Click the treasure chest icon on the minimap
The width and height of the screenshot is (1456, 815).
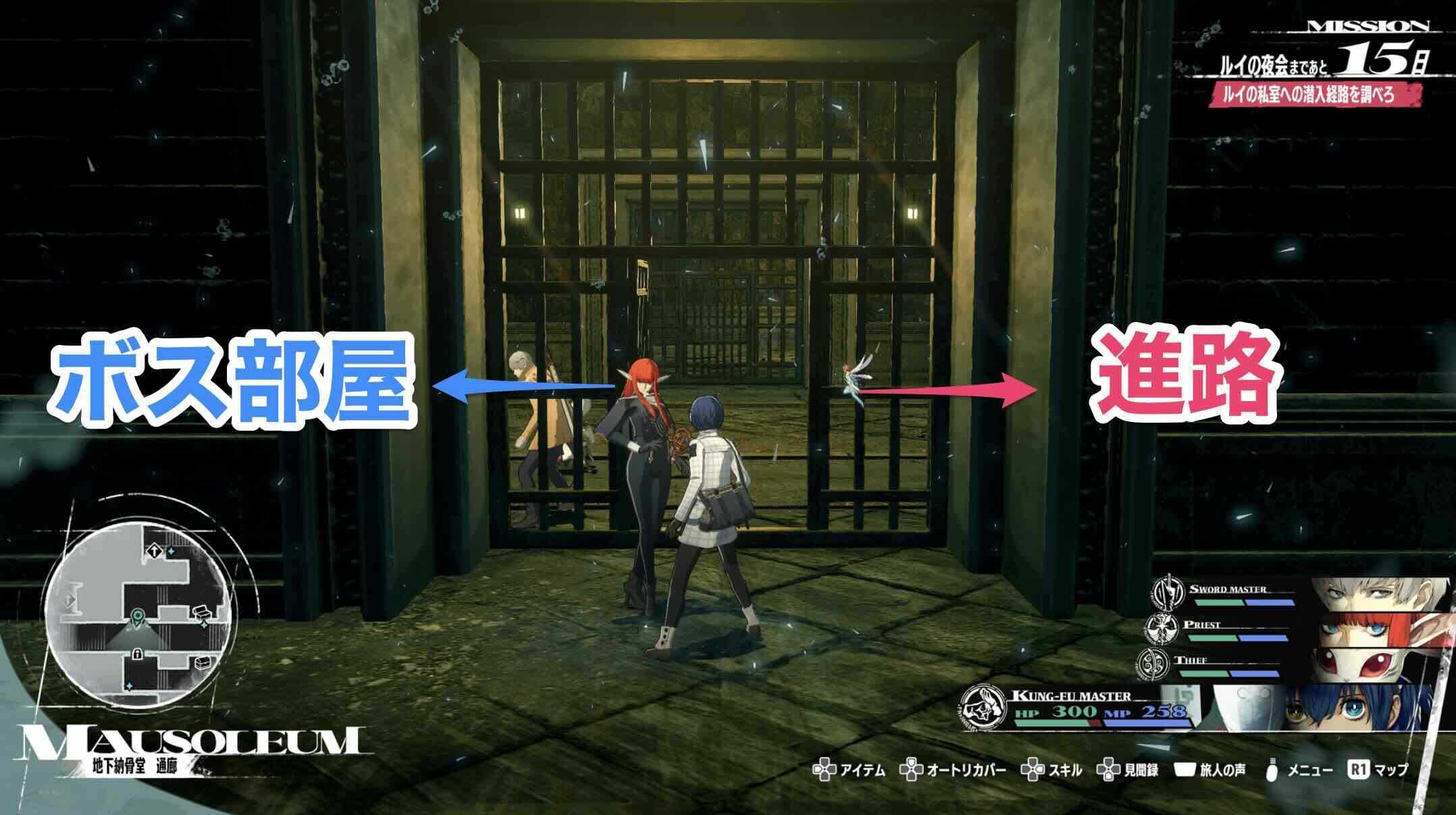202,613
